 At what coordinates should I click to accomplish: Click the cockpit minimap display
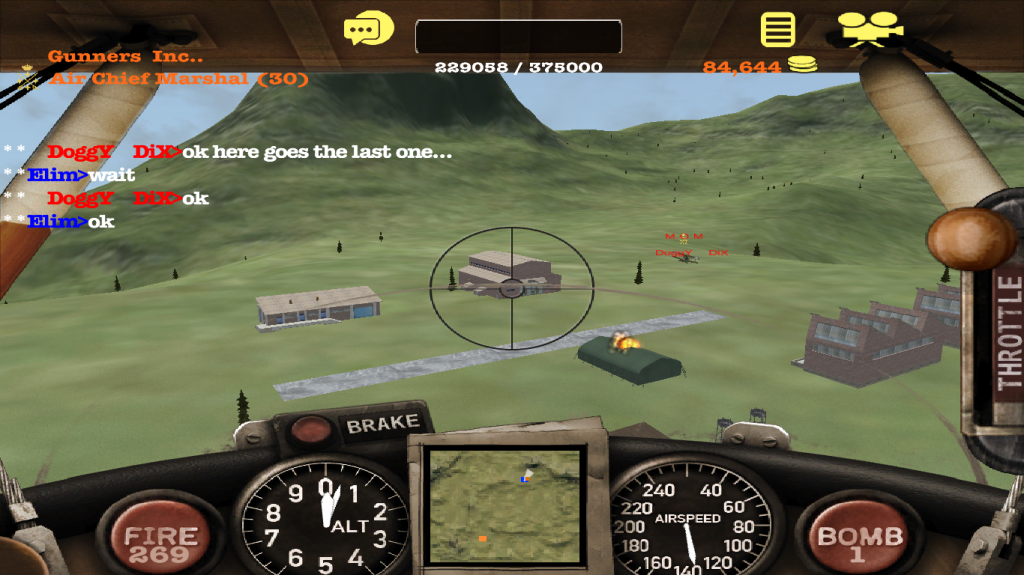[x=505, y=507]
